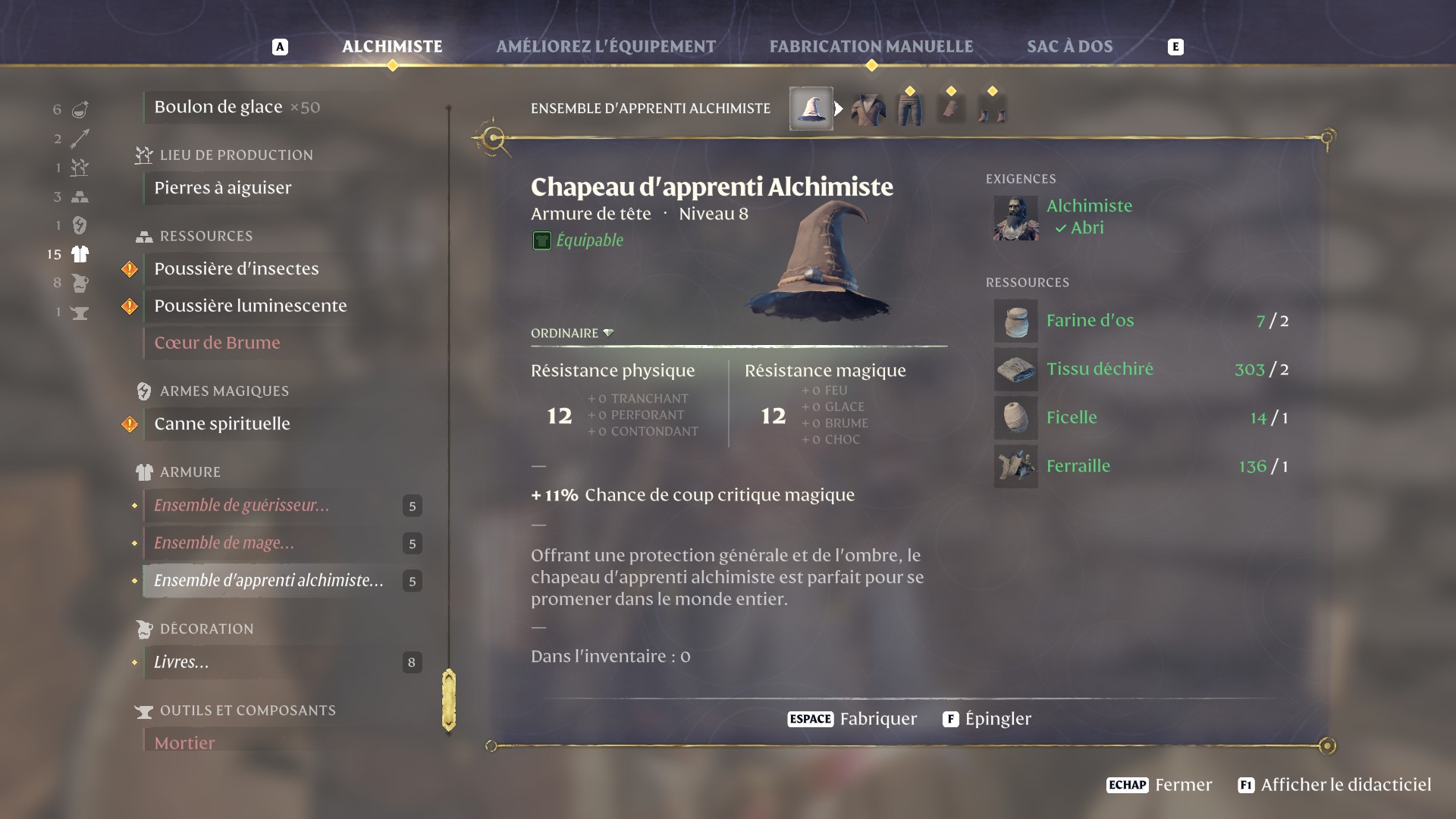
Task: Switch to the Améliorez l'équipement tab
Action: pyautogui.click(x=605, y=46)
